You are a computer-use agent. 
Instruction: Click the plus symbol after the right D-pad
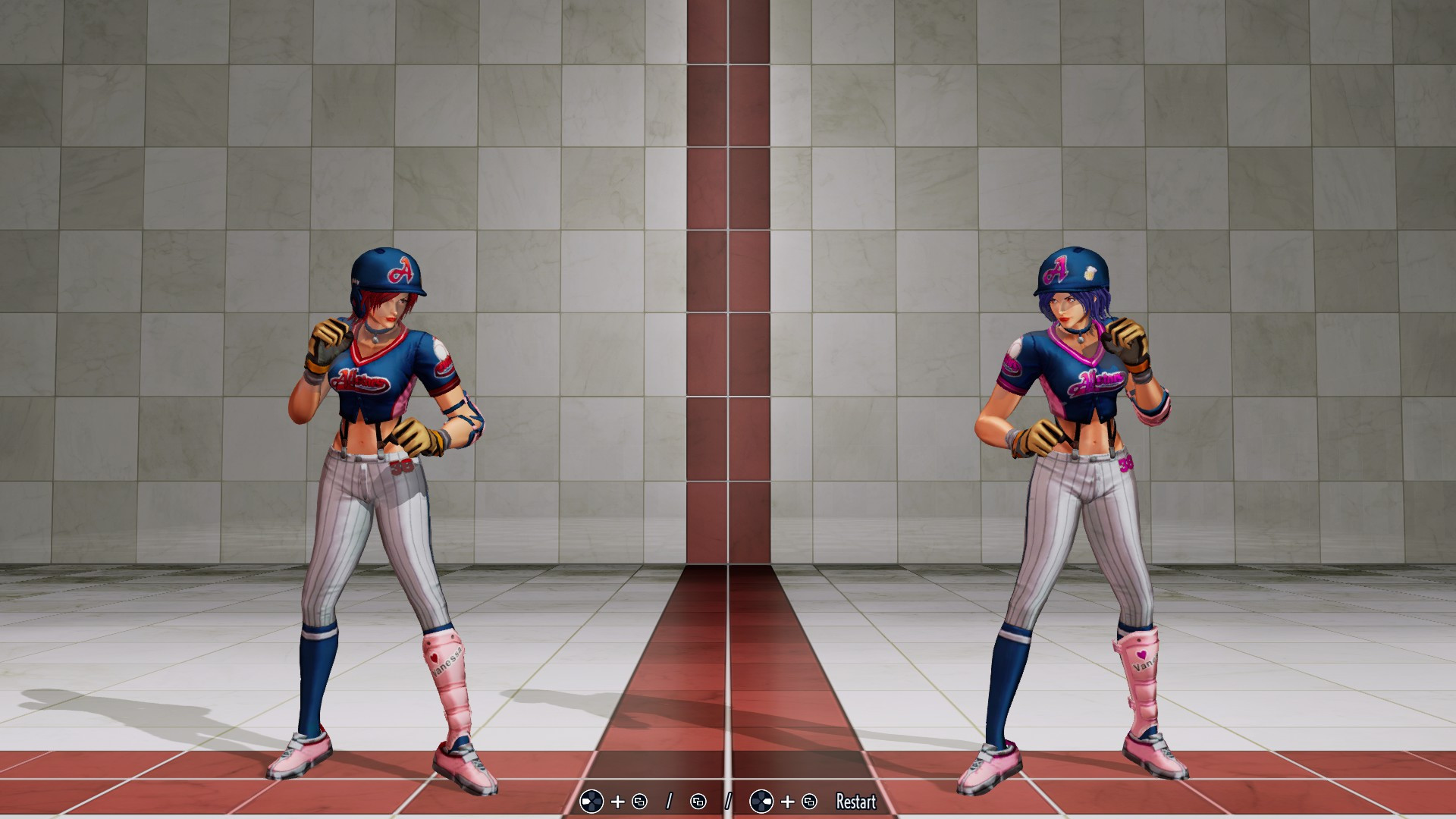[x=788, y=802]
